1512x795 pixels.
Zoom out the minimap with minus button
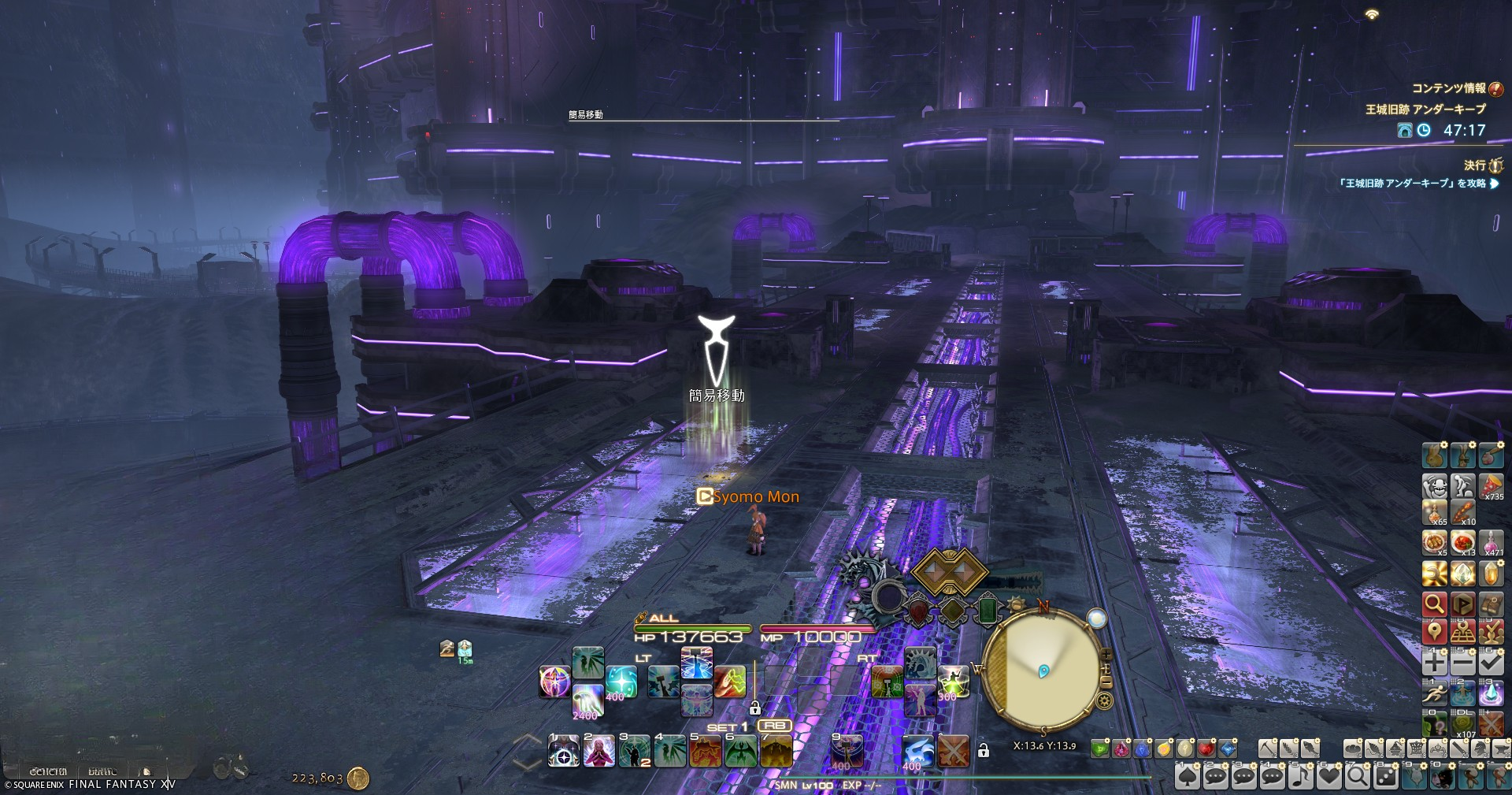pos(1106,682)
